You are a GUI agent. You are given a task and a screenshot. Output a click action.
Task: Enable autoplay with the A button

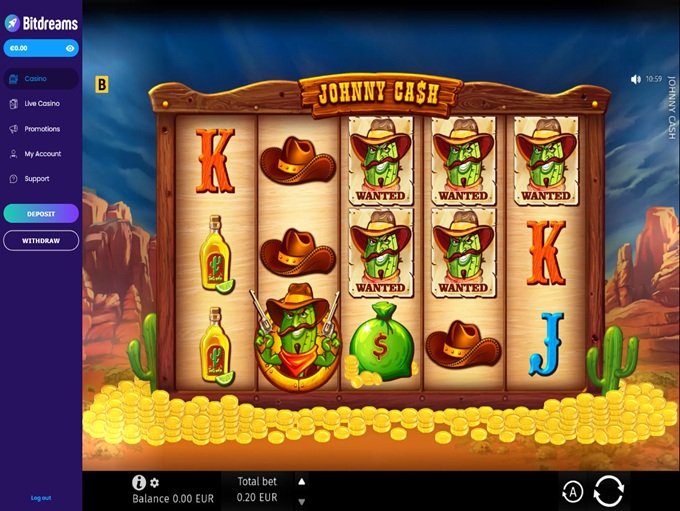(573, 491)
